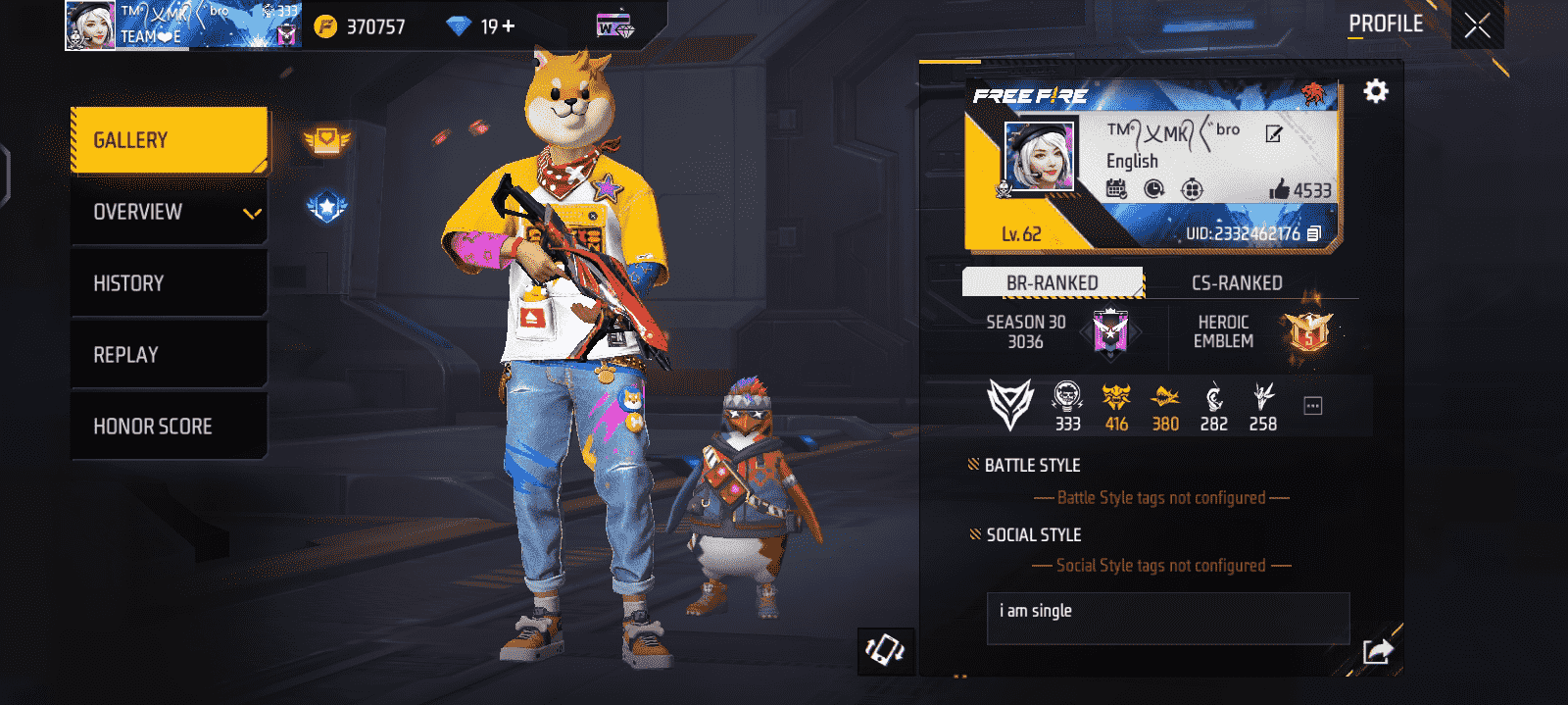Screen dimensions: 1568x705
Task: Copy the player UID
Action: [x=1314, y=233]
